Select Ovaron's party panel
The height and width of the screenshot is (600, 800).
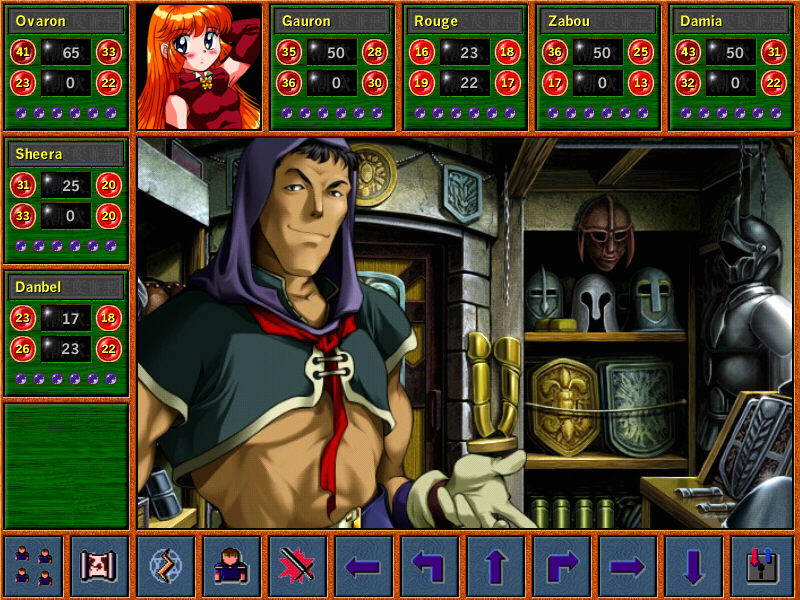(x=66, y=67)
